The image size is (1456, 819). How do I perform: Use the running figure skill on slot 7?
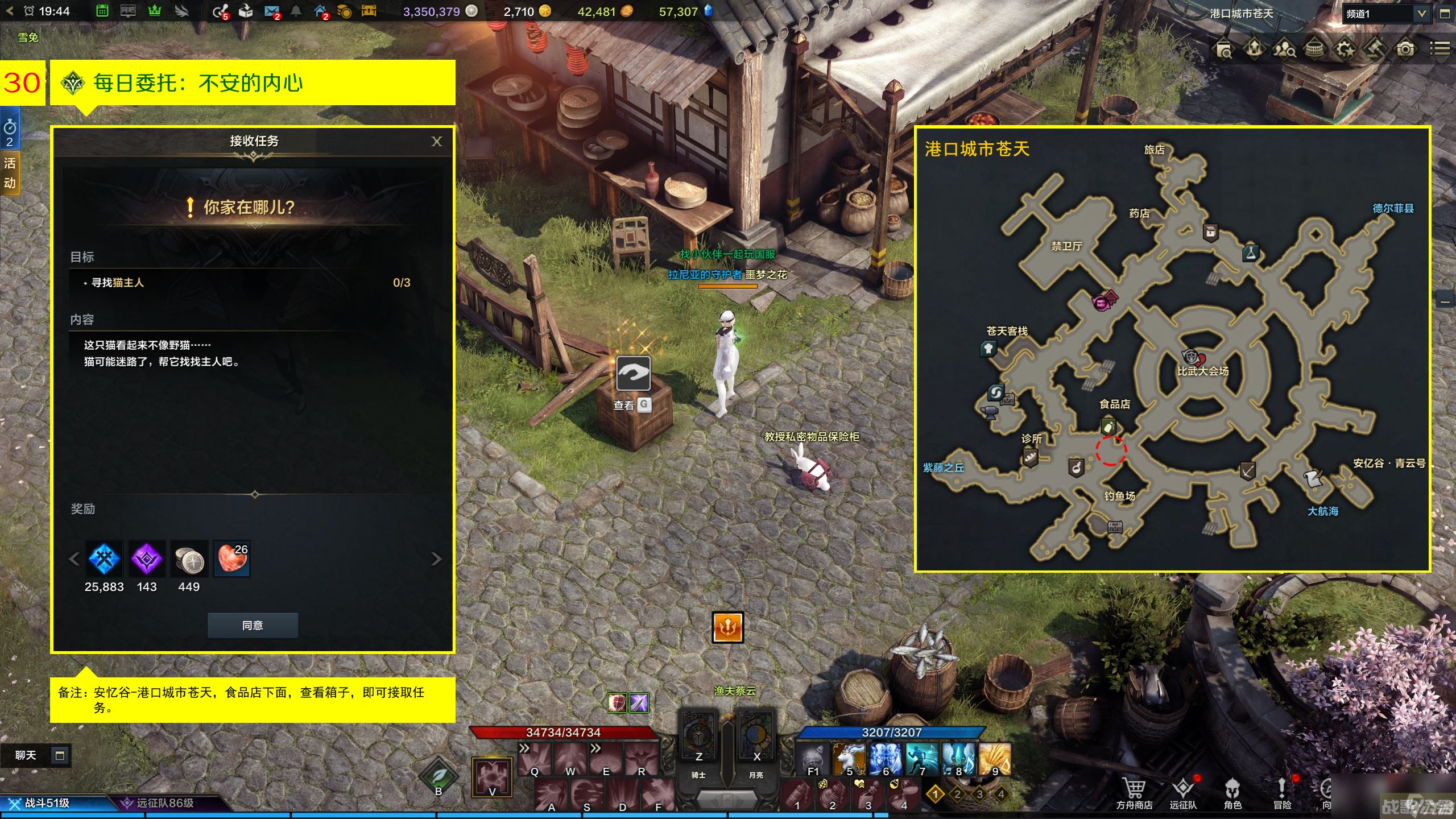point(922,758)
